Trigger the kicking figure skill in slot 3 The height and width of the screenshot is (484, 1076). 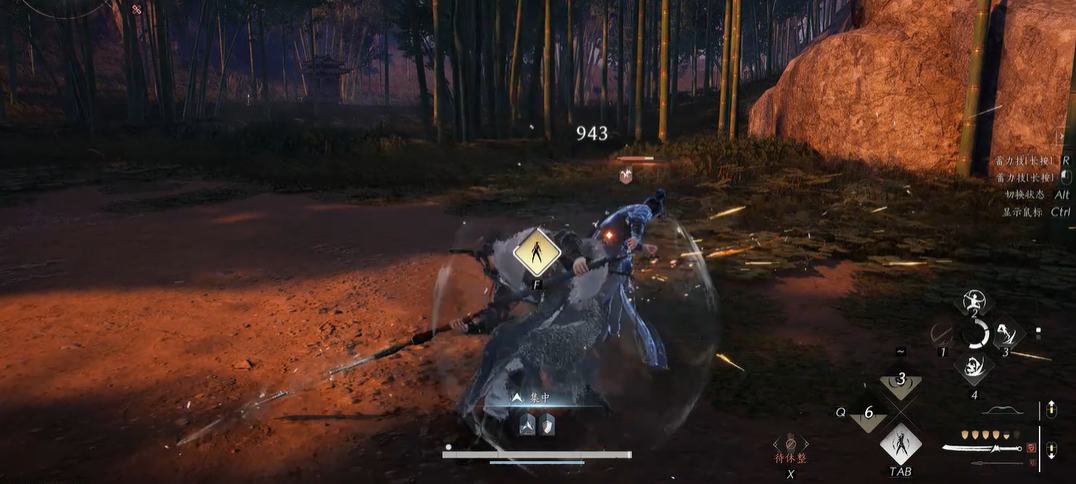(1005, 332)
